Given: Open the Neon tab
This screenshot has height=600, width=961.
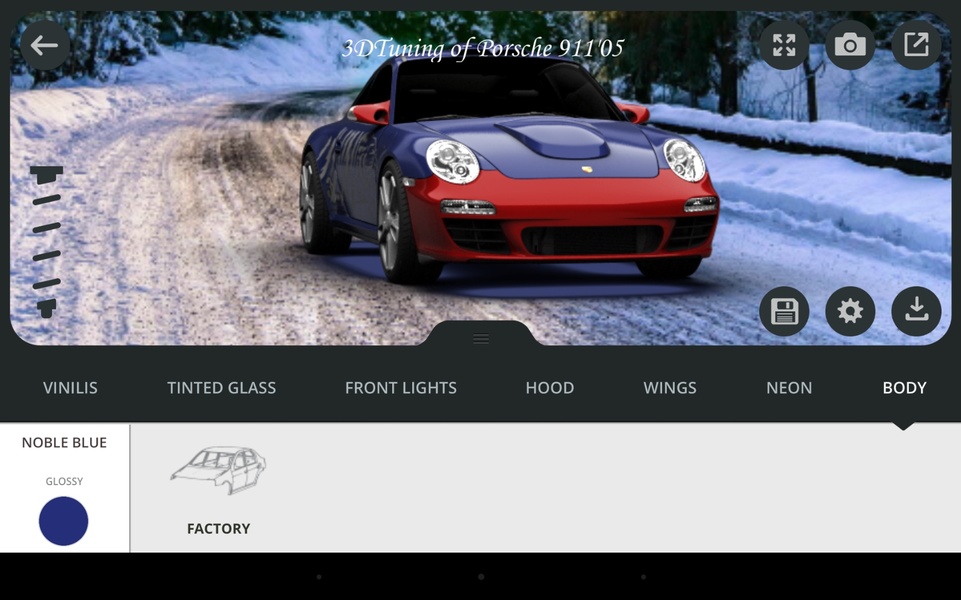Looking at the screenshot, I should pyautogui.click(x=789, y=388).
